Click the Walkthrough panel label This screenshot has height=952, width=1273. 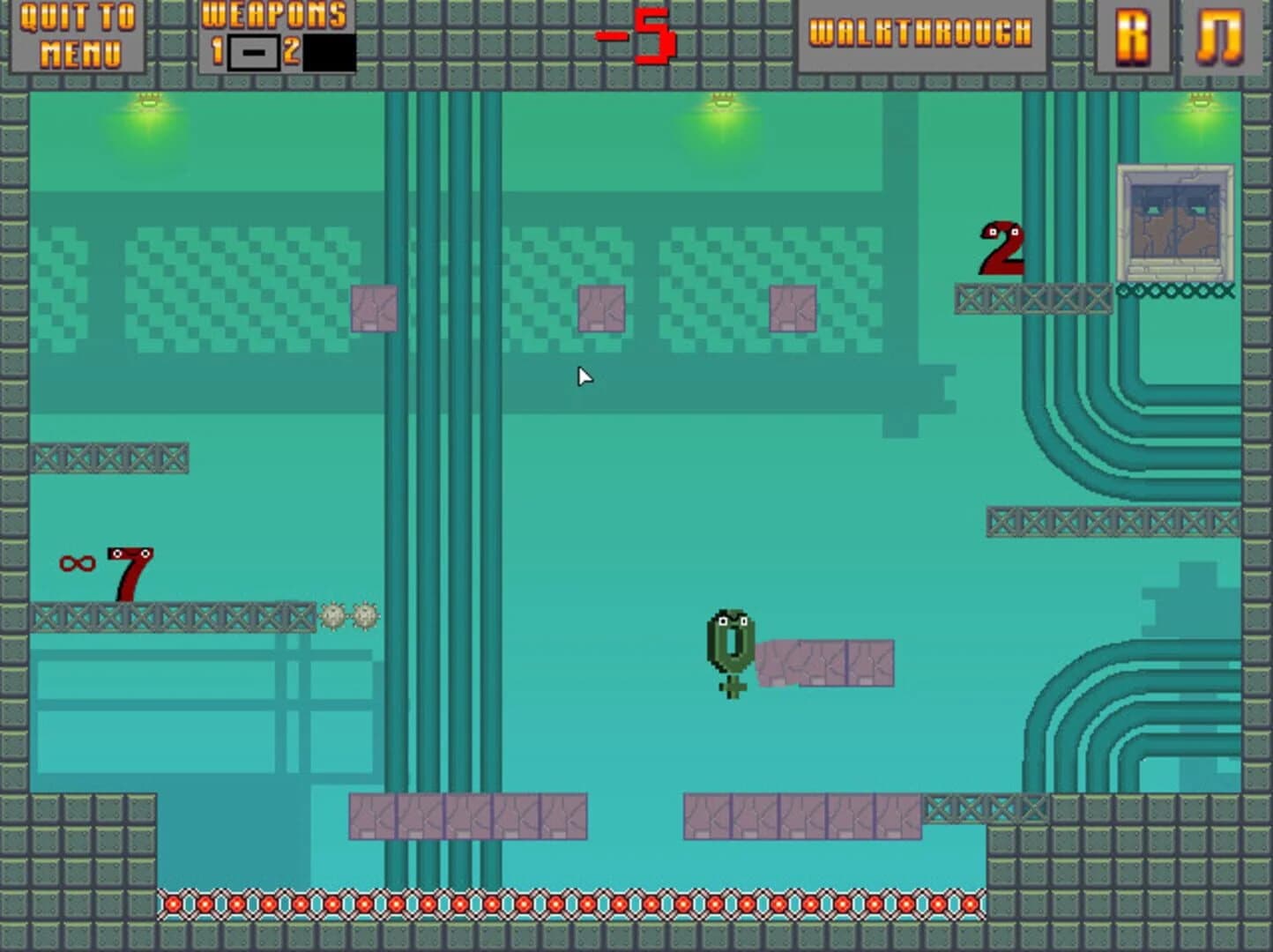(920, 33)
